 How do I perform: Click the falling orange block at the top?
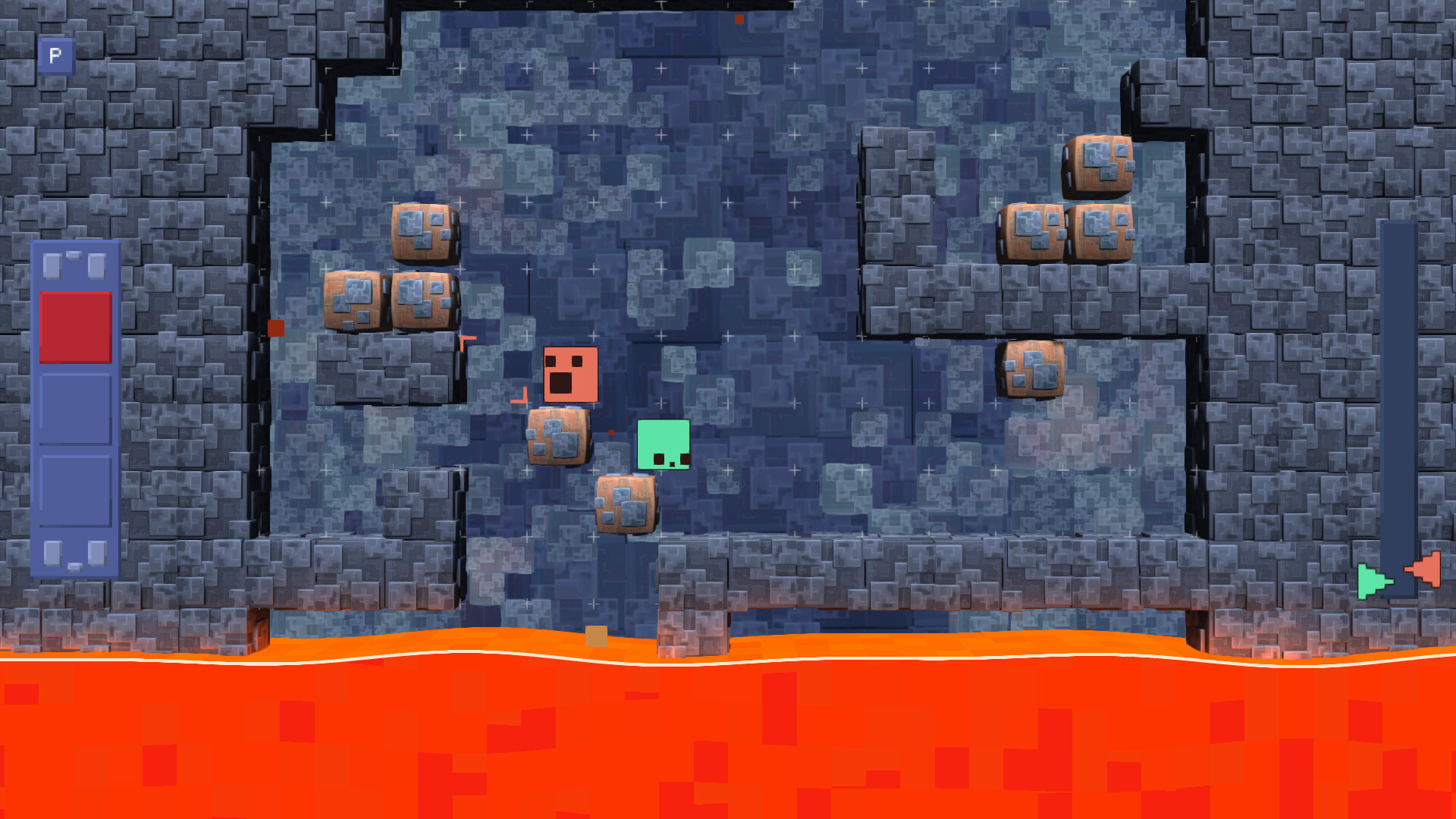(x=740, y=18)
